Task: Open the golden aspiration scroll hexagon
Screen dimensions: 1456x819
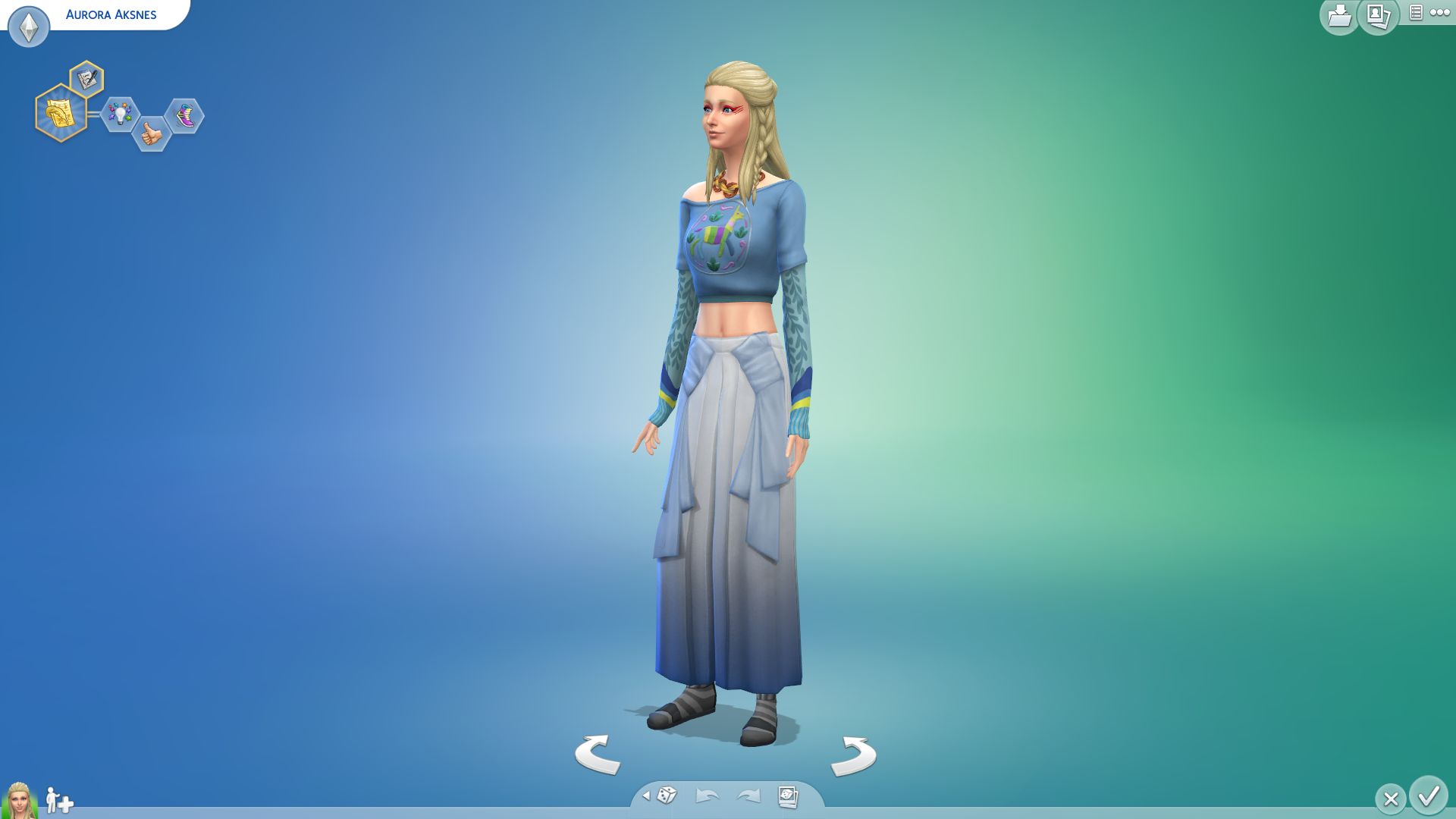Action: [x=62, y=114]
